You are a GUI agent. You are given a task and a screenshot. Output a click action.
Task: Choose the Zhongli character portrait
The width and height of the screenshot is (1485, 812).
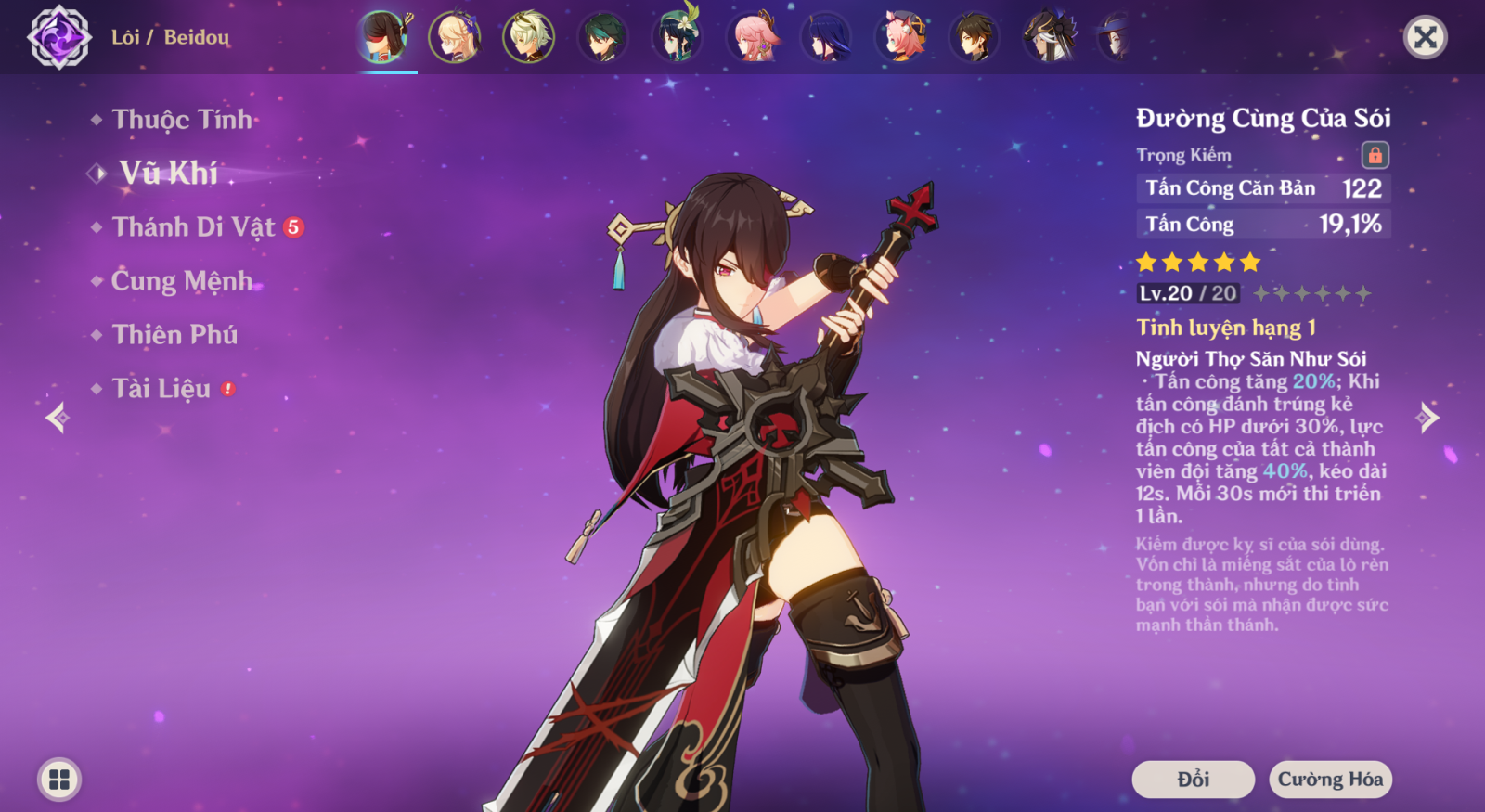point(975,38)
